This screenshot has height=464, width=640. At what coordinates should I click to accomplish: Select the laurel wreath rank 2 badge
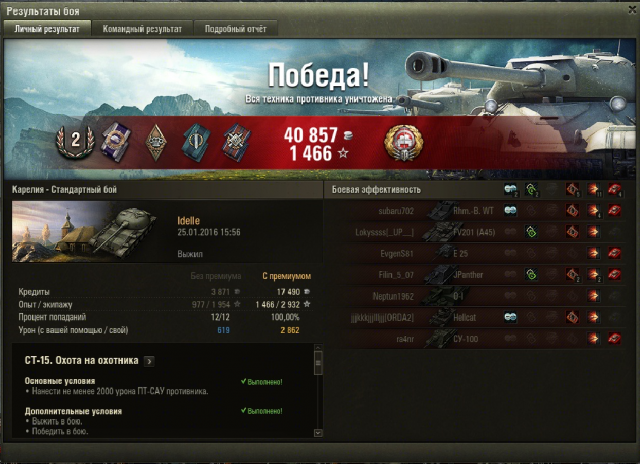[x=74, y=143]
